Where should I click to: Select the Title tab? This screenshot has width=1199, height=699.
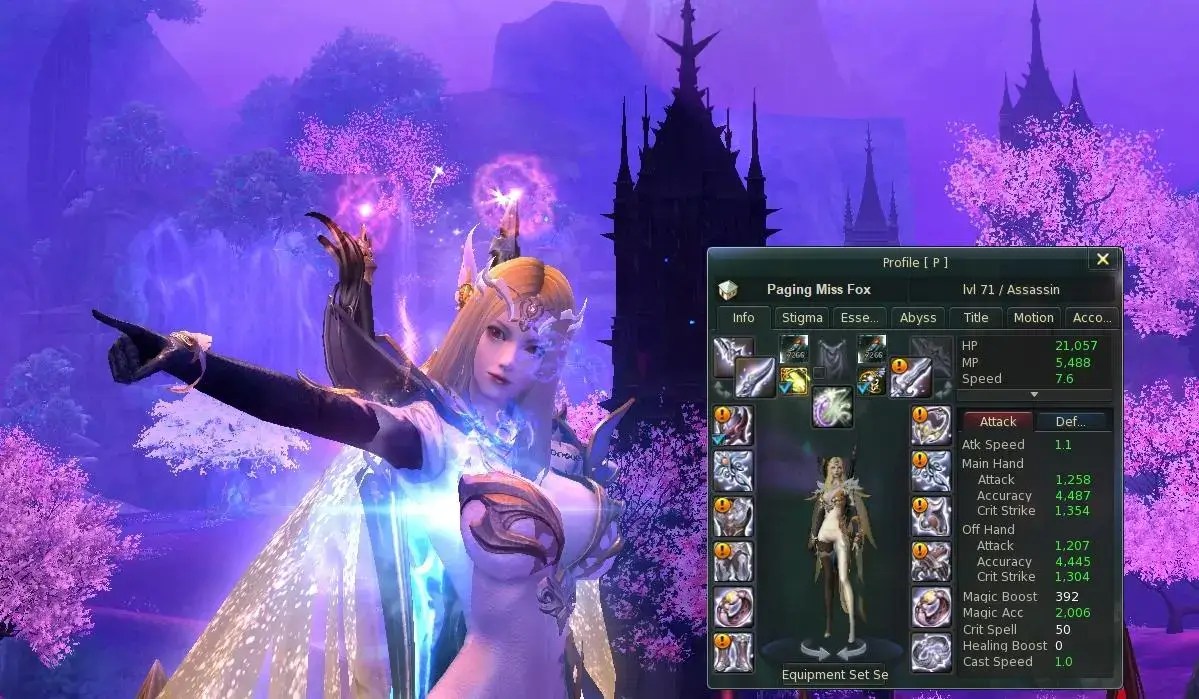[x=975, y=318]
